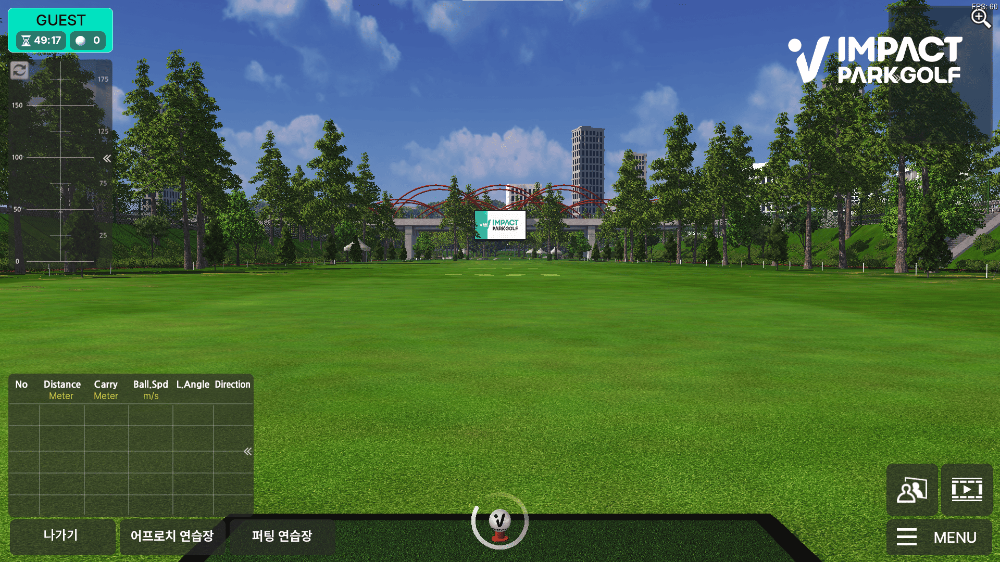Select the ball tee icon
The image size is (1000, 562).
(x=499, y=521)
